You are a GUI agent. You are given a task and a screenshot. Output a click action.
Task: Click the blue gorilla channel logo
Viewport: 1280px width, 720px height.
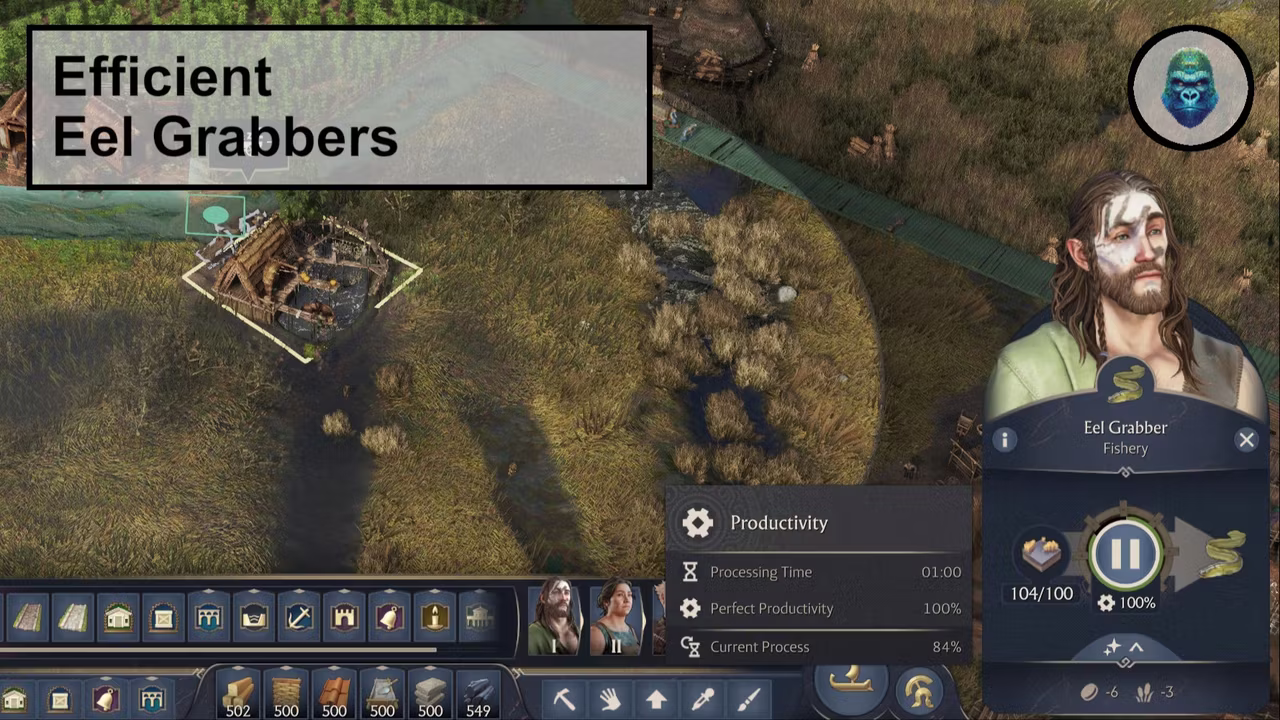pyautogui.click(x=1190, y=88)
